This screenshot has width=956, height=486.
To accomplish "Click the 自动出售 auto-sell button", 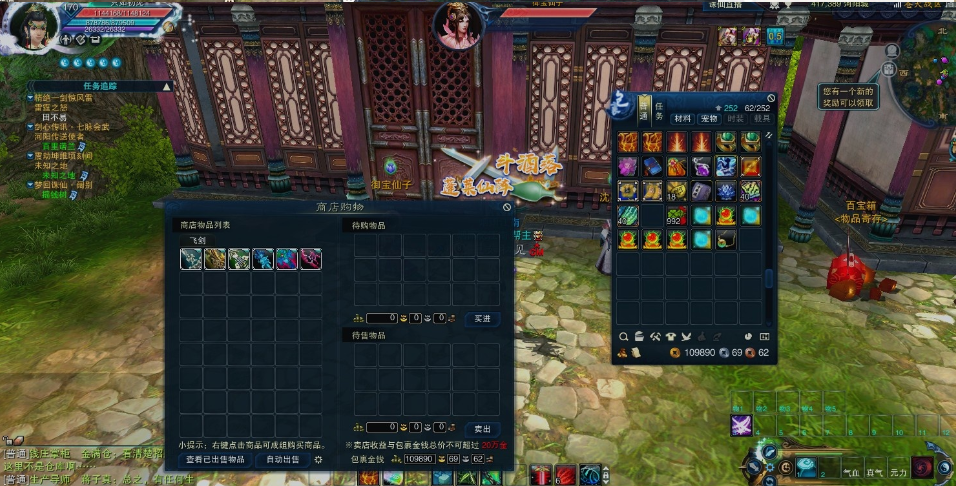I will 282,459.
